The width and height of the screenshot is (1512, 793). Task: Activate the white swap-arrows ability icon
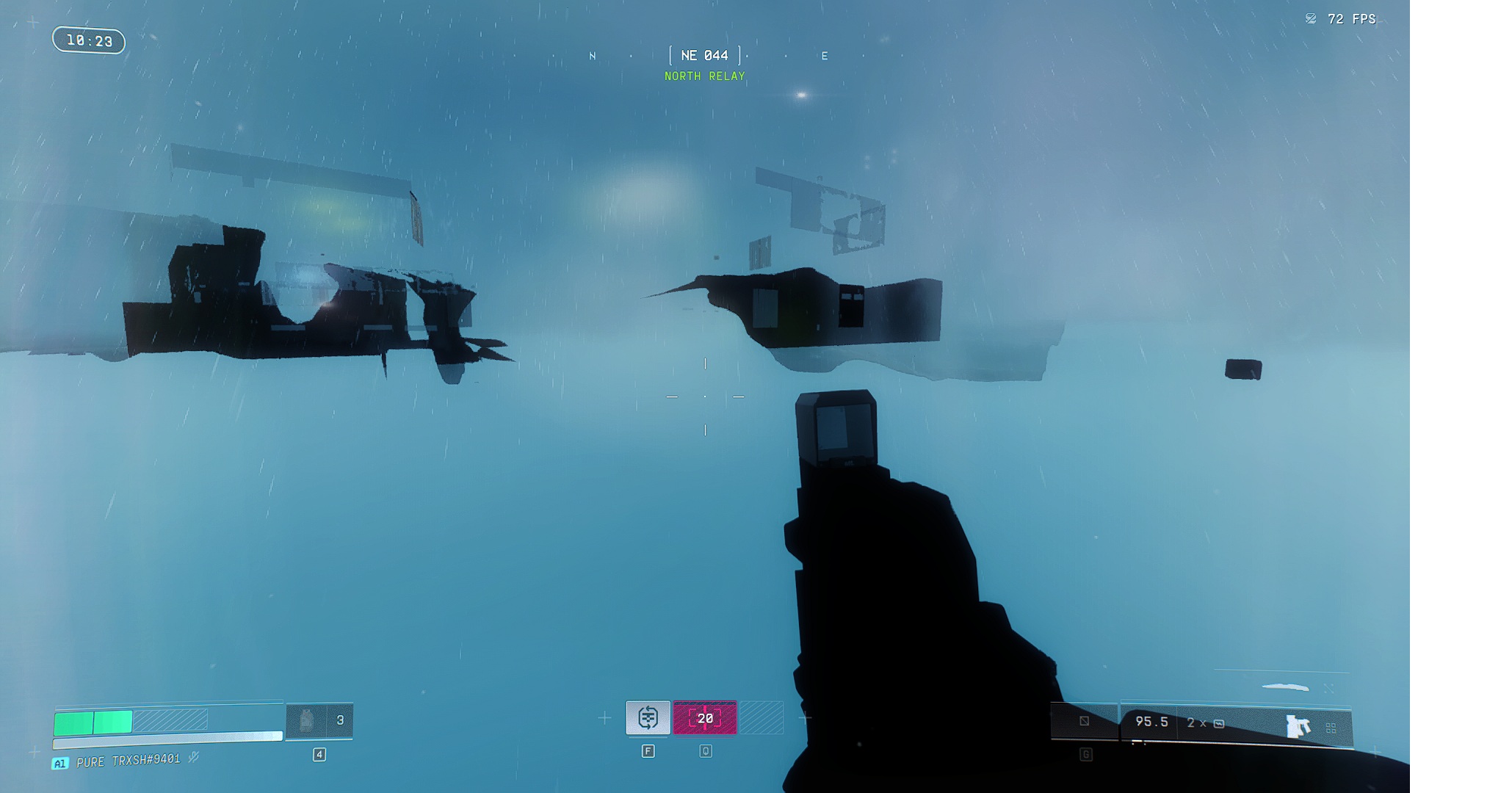pos(648,717)
